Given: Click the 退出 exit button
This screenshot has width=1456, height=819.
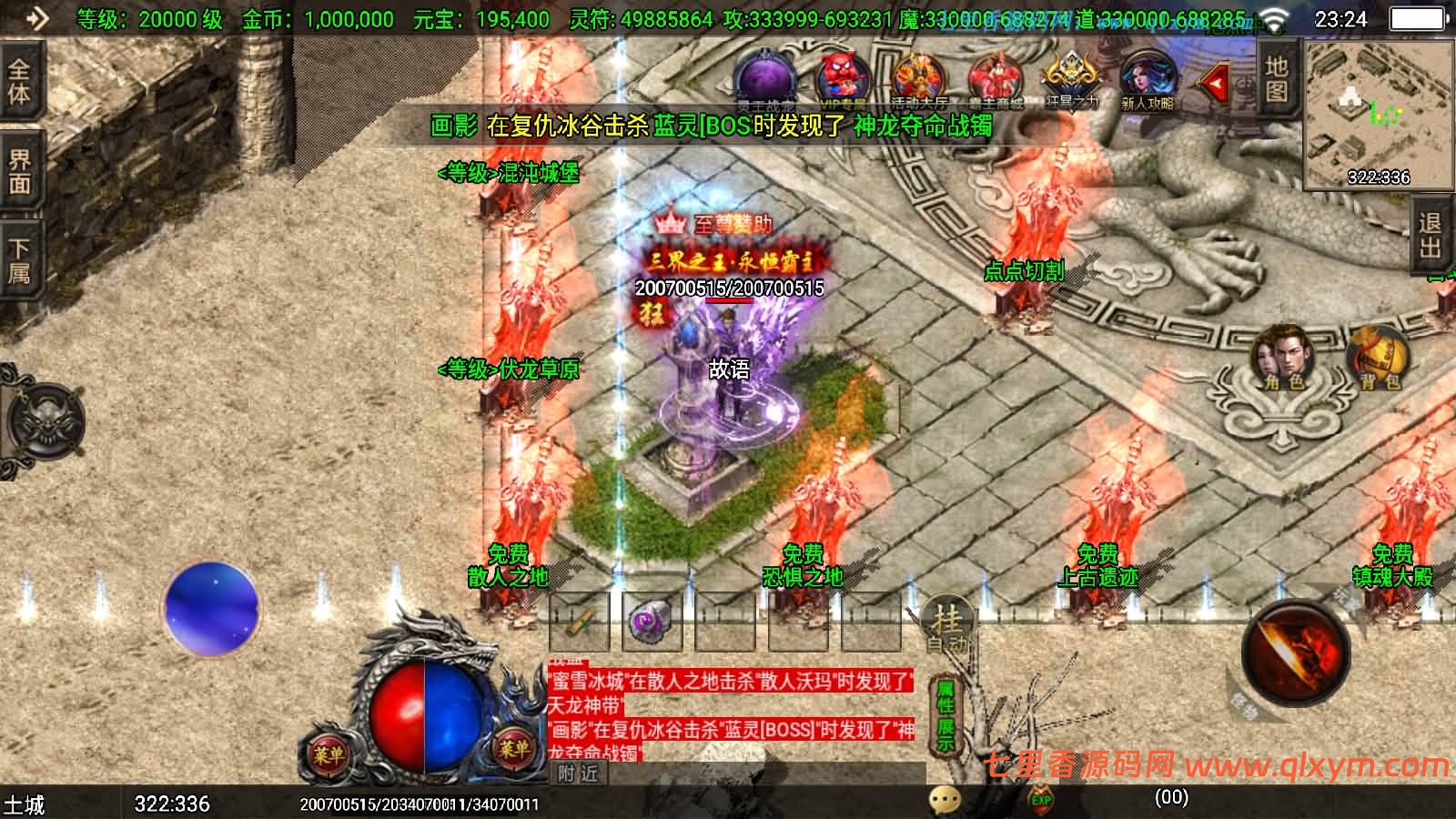Looking at the screenshot, I should coord(1431,237).
